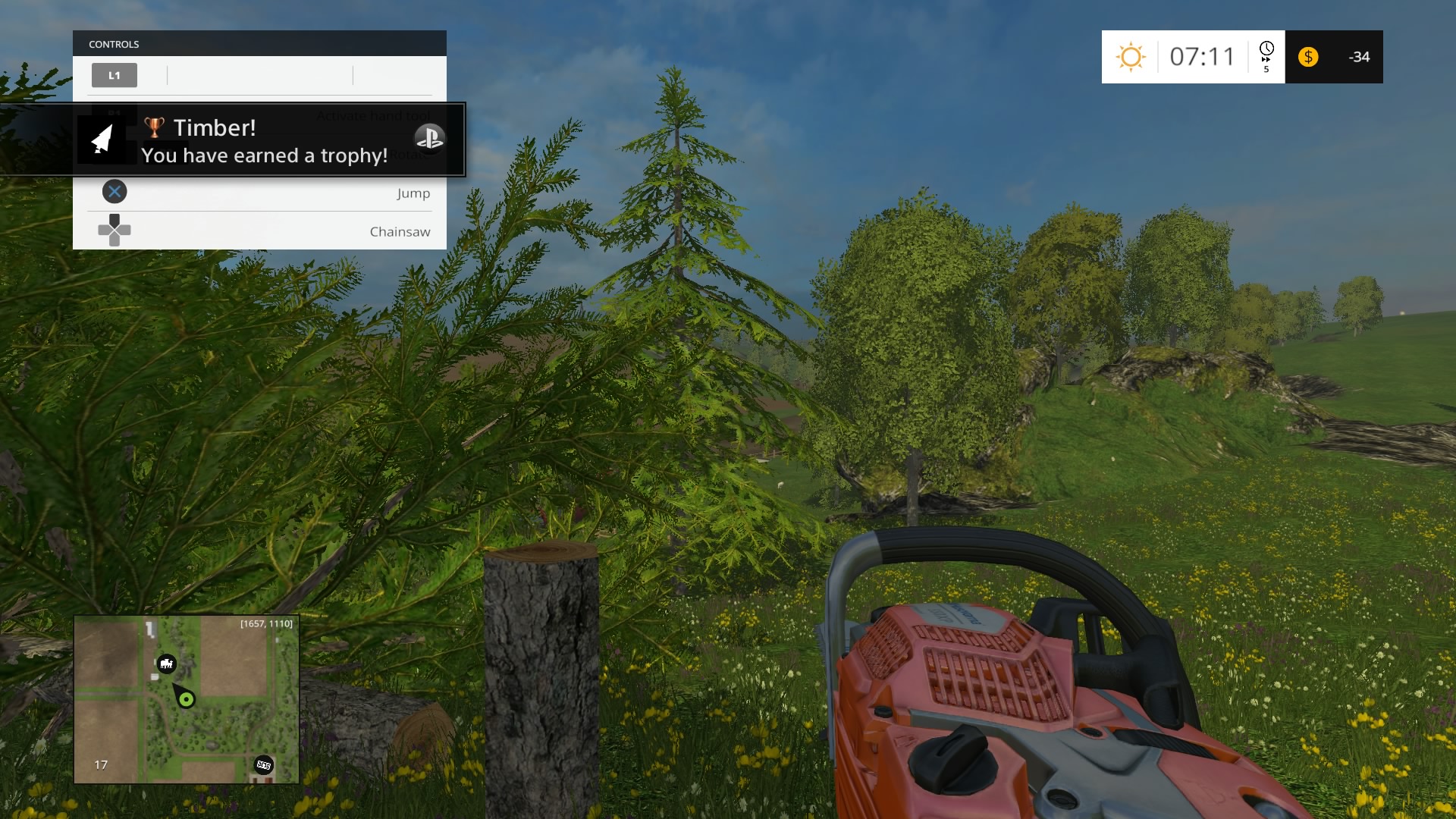Viewport: 1456px width, 819px height.
Task: Click the sun weather icon
Action: point(1130,57)
